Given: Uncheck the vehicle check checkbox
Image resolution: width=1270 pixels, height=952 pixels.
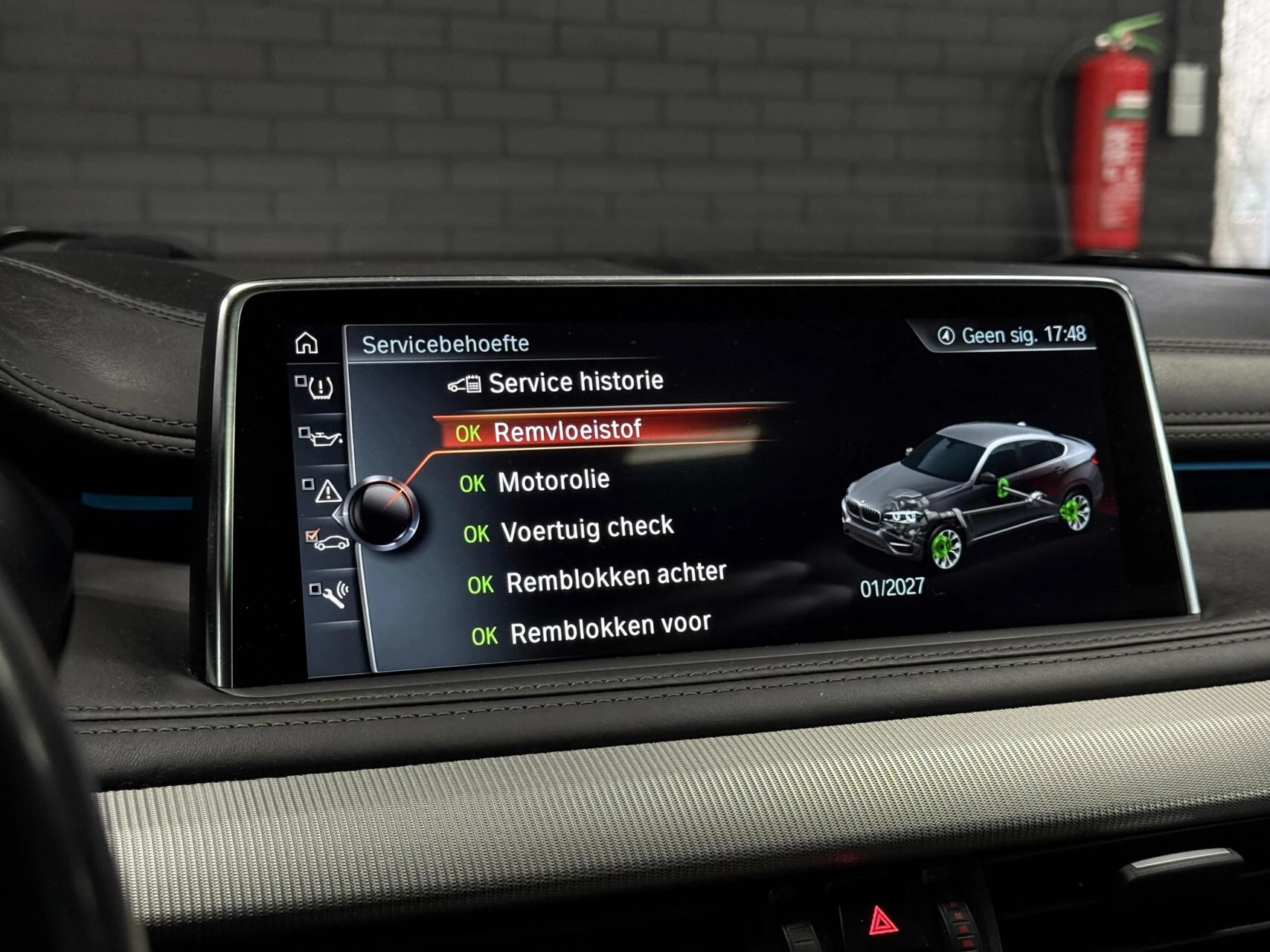Looking at the screenshot, I should (310, 535).
